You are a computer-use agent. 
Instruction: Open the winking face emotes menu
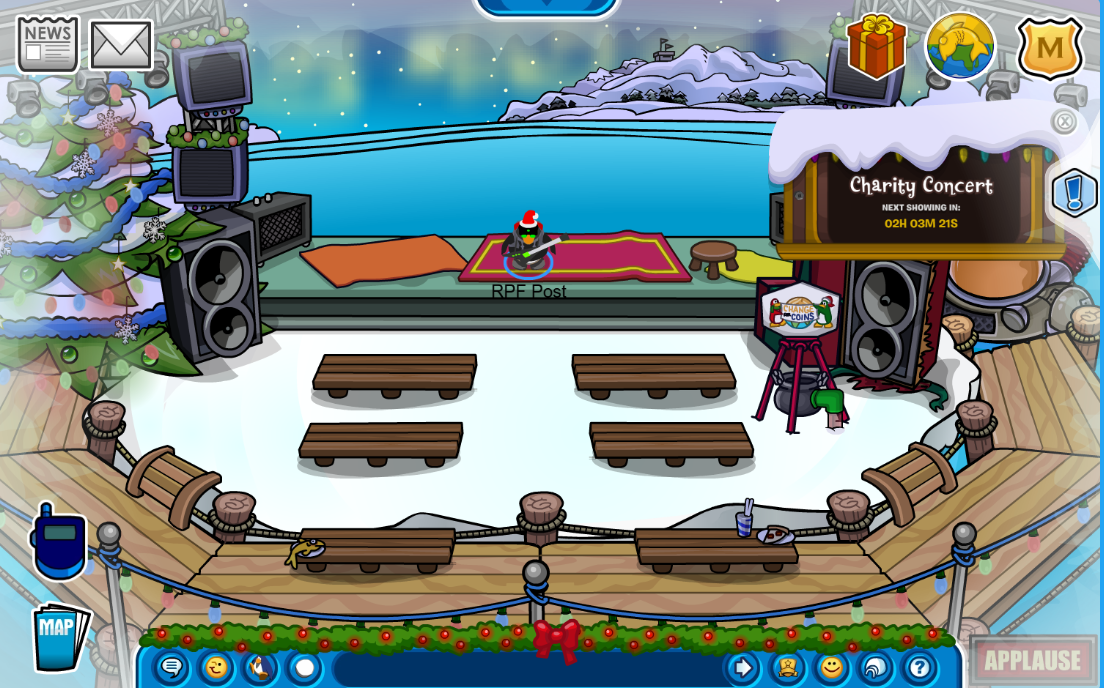click(216, 667)
